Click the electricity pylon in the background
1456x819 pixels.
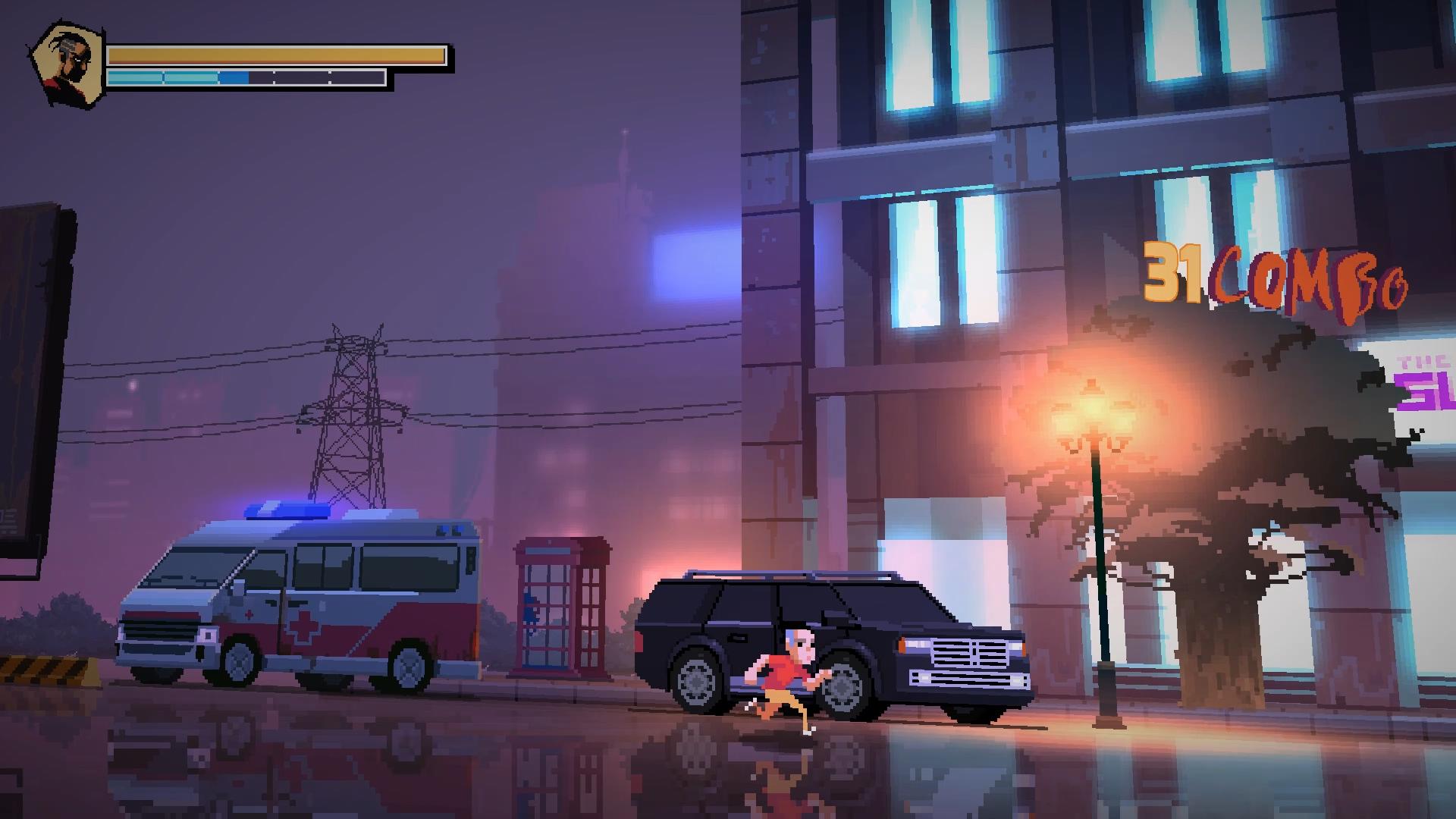(x=351, y=409)
